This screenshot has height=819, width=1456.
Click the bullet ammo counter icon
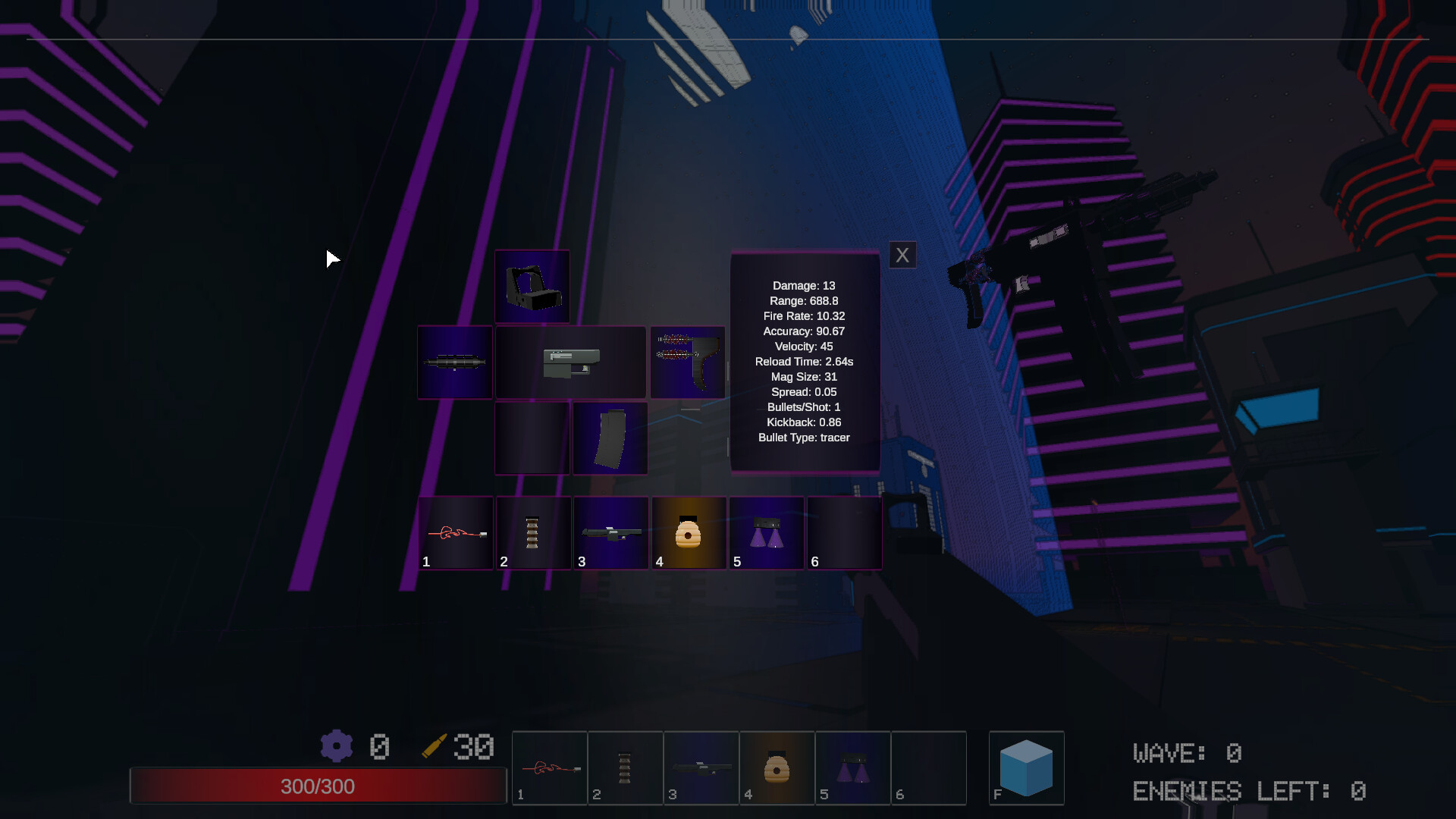(435, 746)
